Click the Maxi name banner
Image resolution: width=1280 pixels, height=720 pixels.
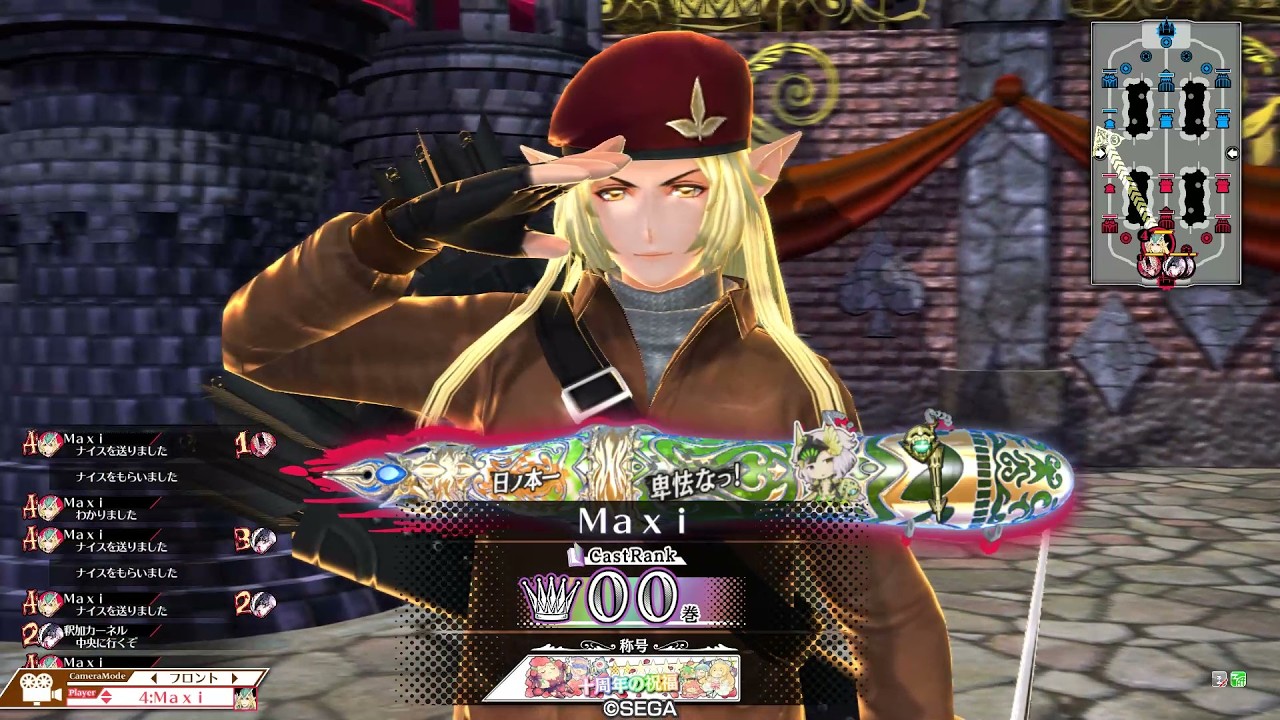(632, 521)
